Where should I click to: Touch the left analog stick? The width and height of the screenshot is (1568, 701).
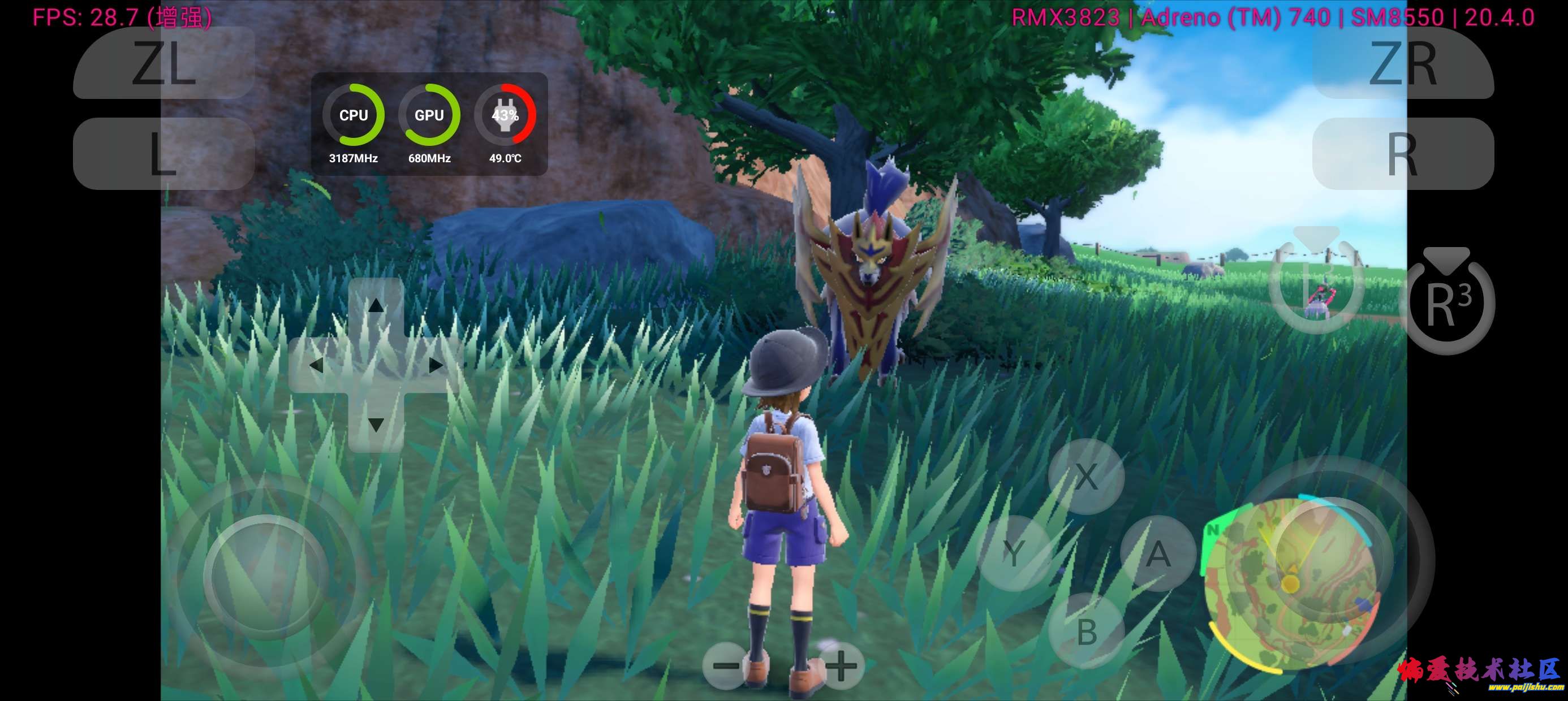click(266, 576)
